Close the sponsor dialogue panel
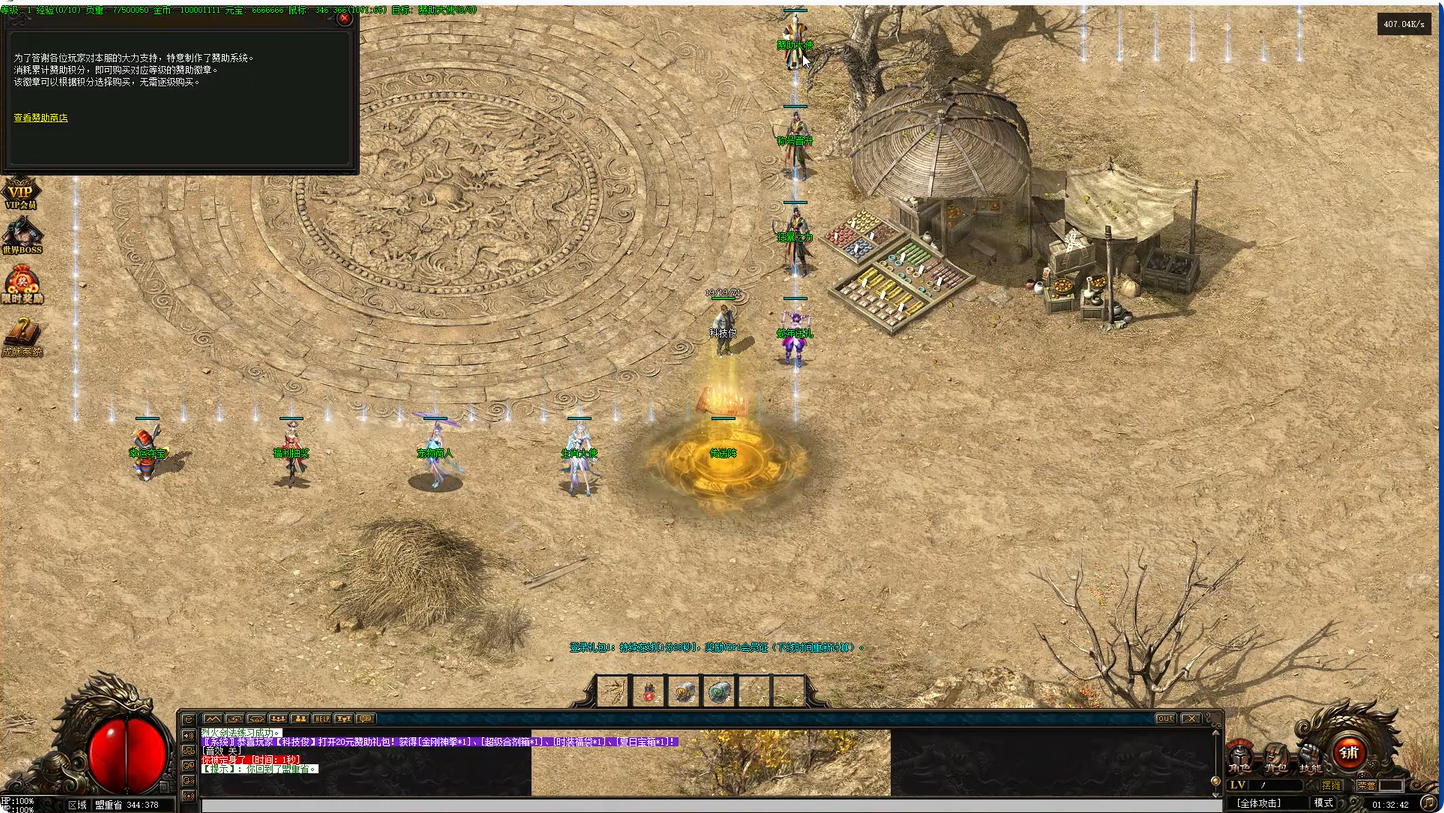The image size is (1444, 813). coord(344,18)
